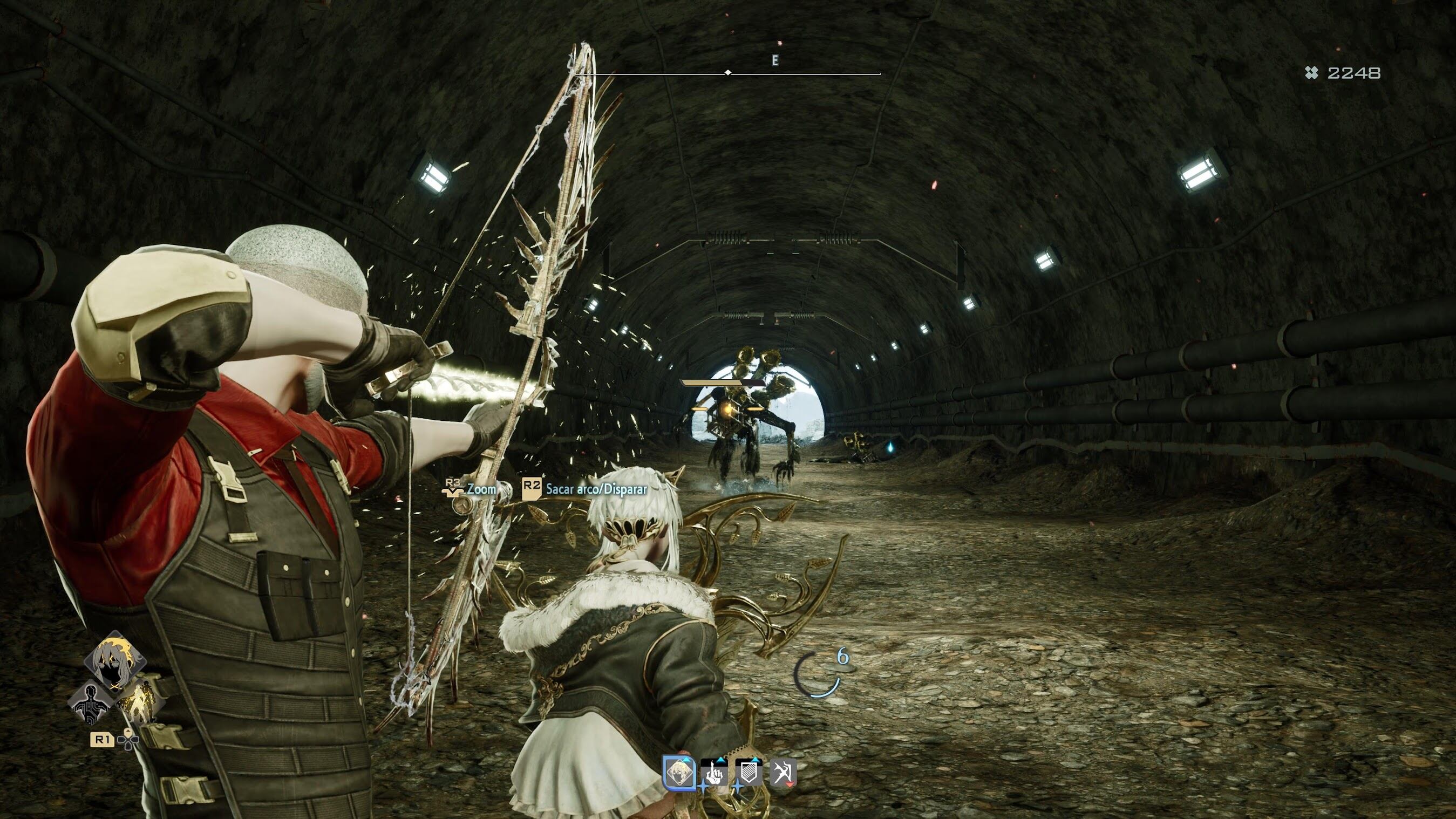Image resolution: width=1456 pixels, height=819 pixels.
Task: Select the highlighted partner portrait hotbar slot
Action: (x=679, y=772)
